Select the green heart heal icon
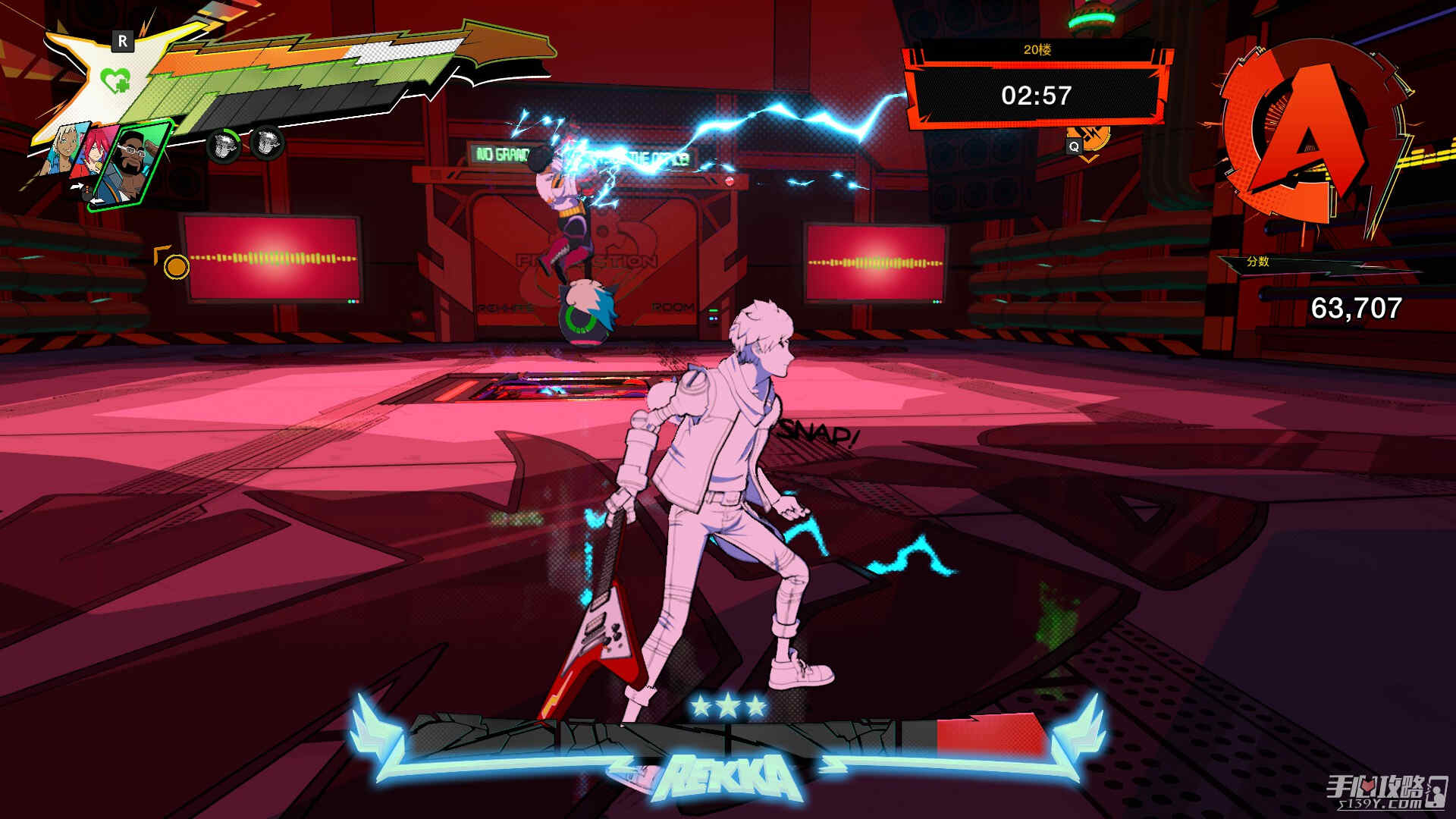Screen dimensions: 1456x819 (115, 79)
